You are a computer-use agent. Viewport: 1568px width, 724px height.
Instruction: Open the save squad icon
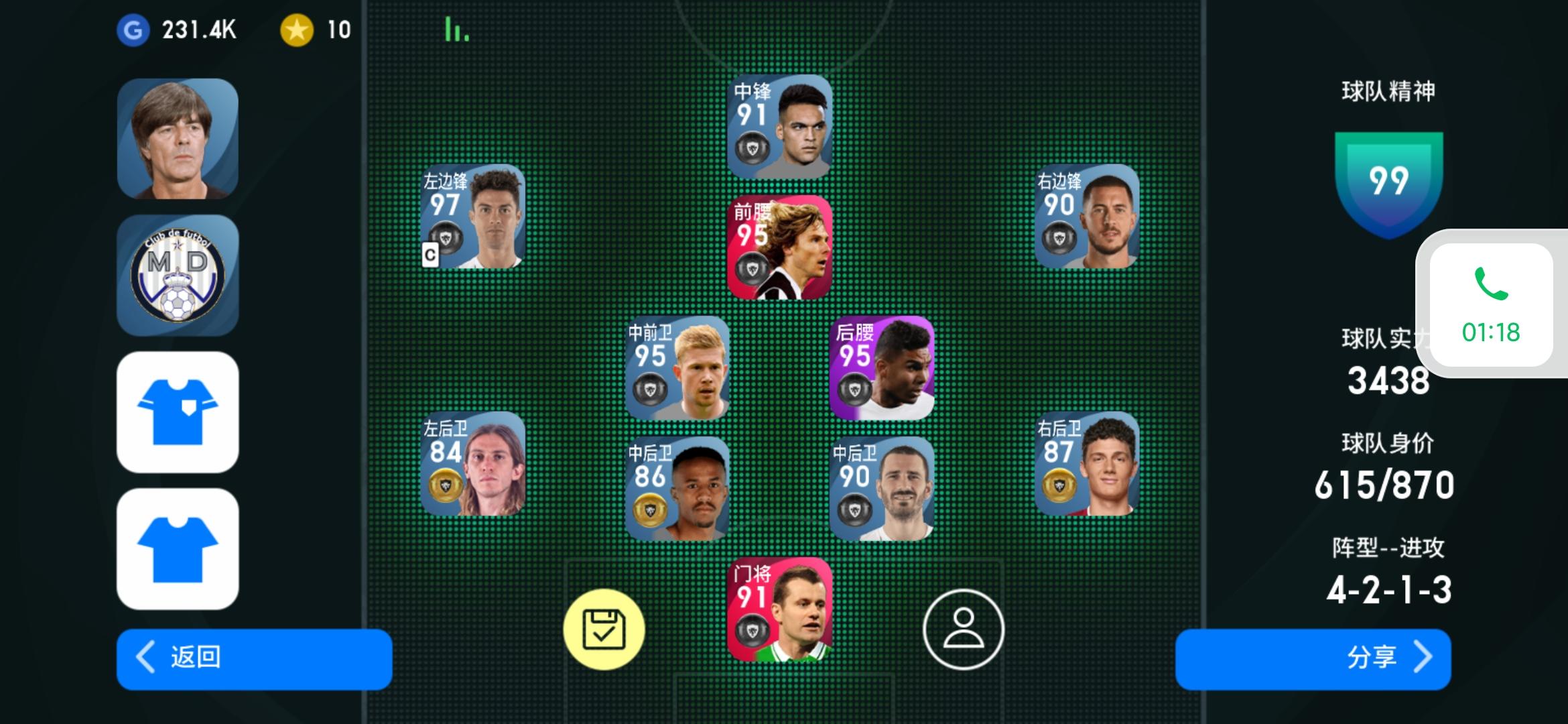[x=606, y=630]
